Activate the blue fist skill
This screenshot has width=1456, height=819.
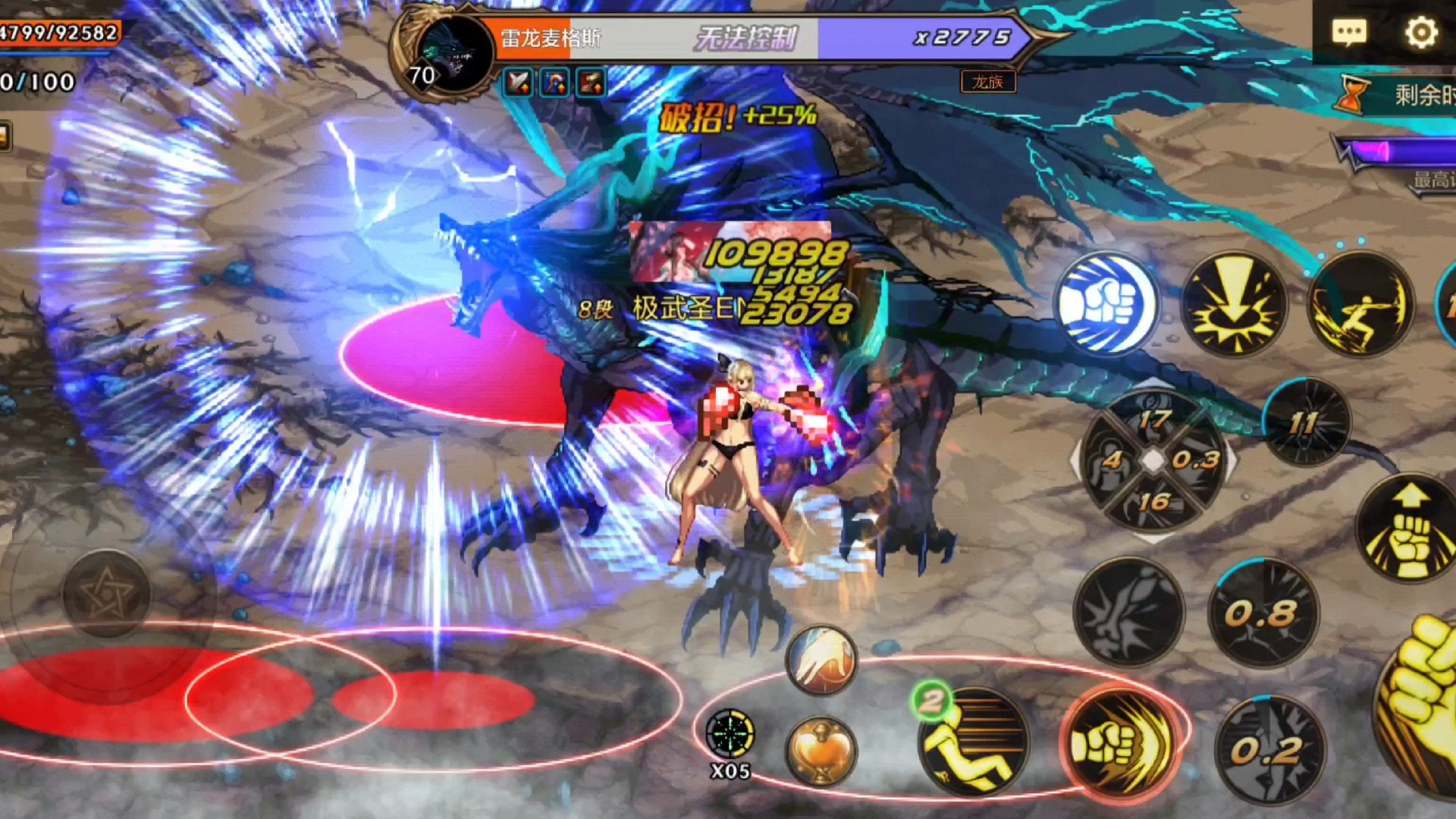pyautogui.click(x=1106, y=303)
